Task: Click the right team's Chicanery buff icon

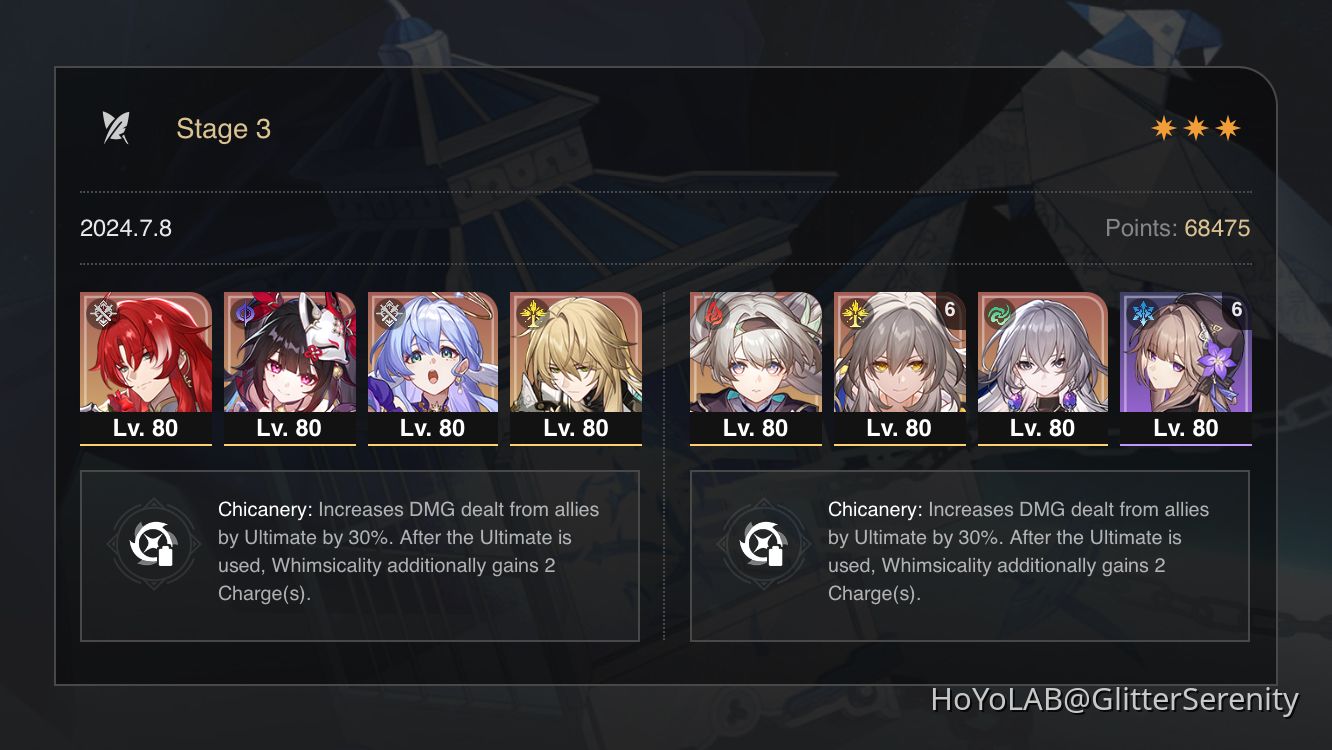Action: pos(765,545)
